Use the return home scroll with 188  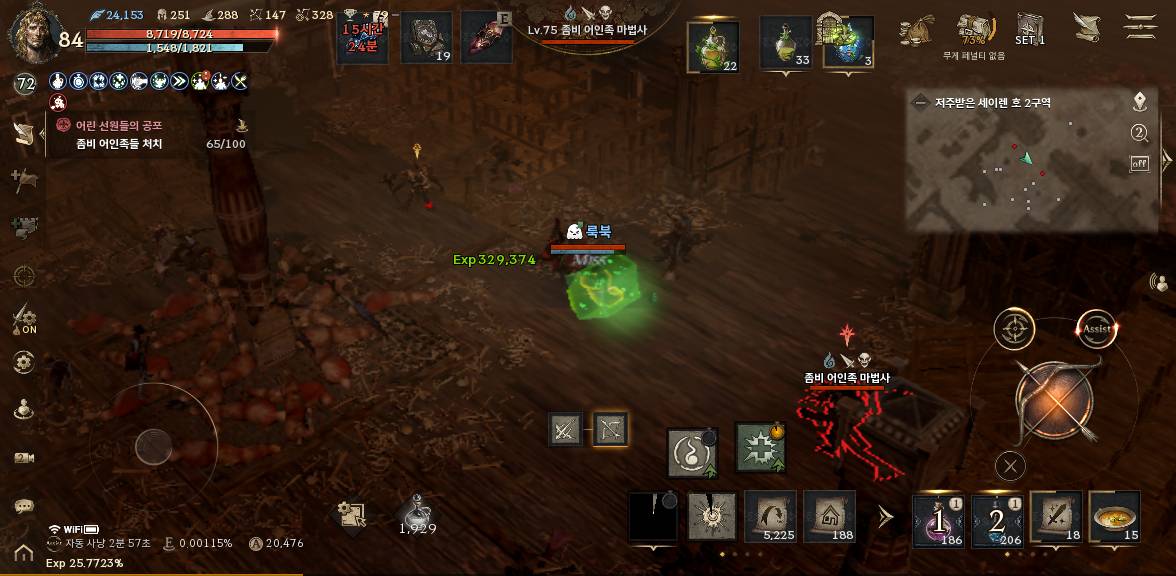click(830, 517)
